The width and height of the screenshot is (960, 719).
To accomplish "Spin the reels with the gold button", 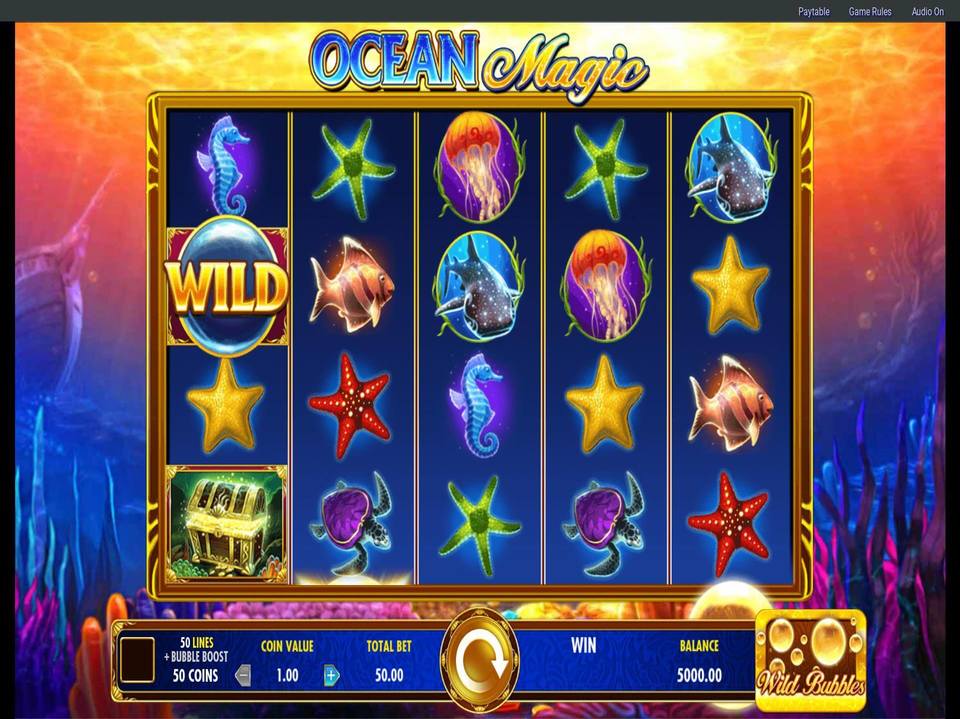I will [x=479, y=659].
